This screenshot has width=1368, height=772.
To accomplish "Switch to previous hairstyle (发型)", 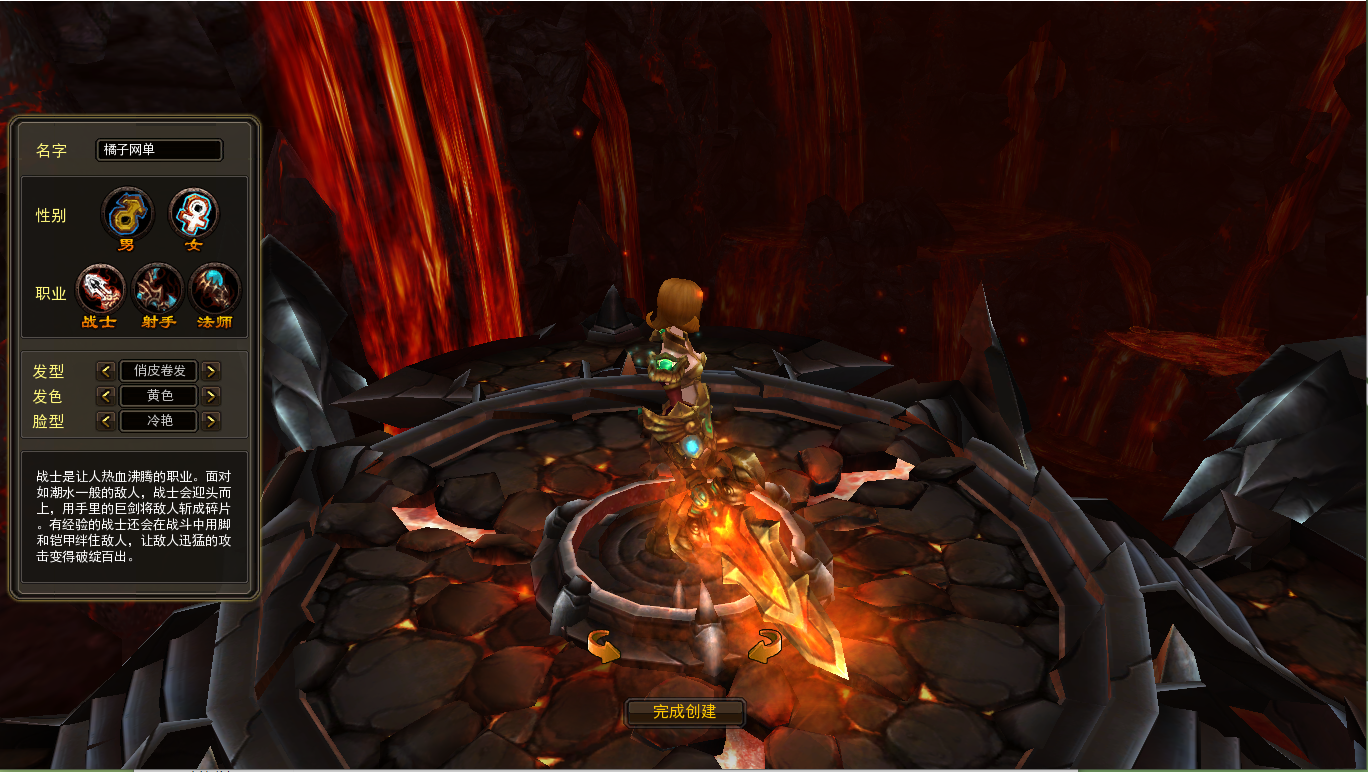I will 106,371.
